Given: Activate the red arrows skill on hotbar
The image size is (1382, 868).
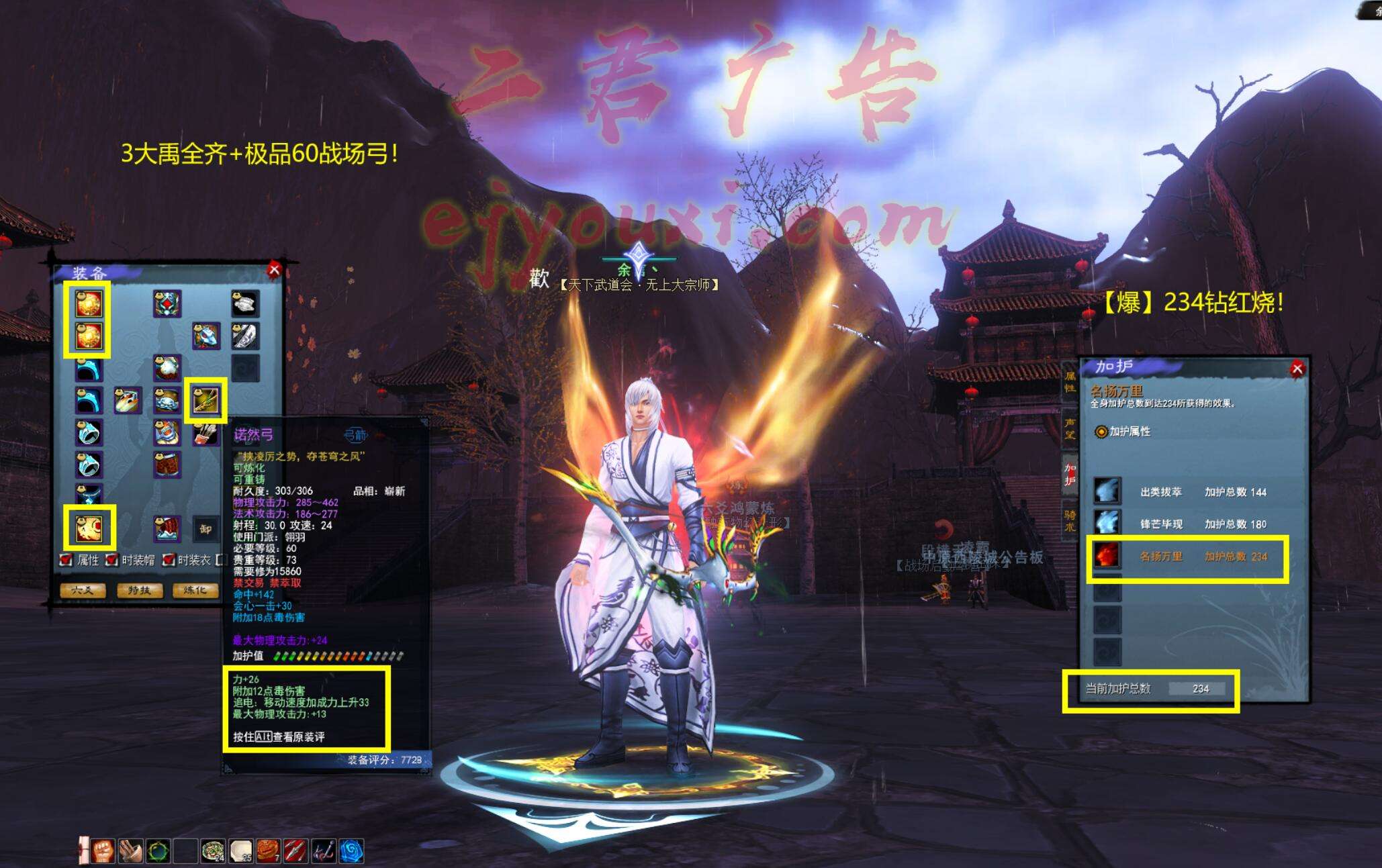Looking at the screenshot, I should pos(295,851).
